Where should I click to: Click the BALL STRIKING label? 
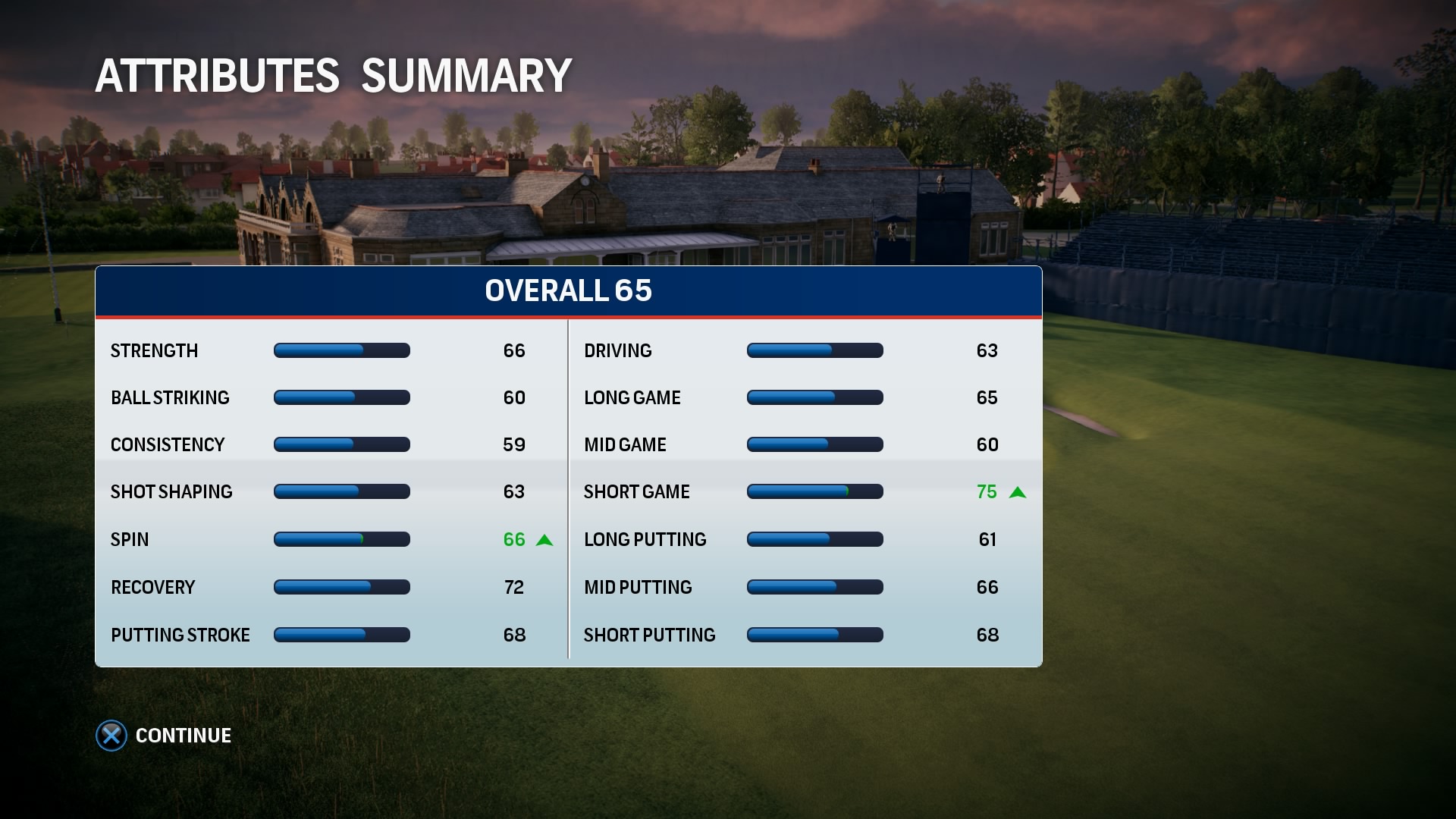click(x=170, y=397)
